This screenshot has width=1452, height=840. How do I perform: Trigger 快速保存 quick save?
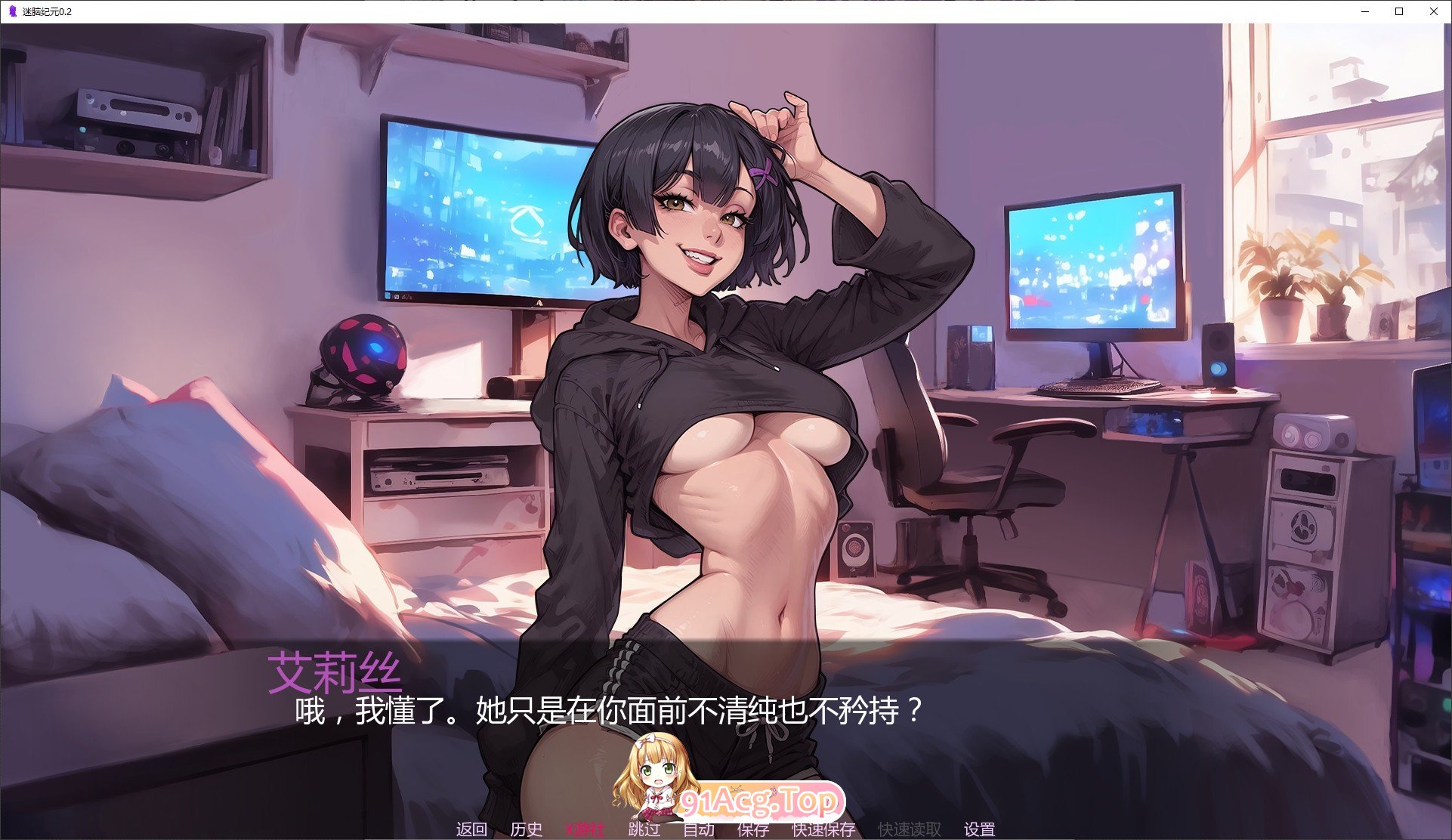pyautogui.click(x=821, y=829)
